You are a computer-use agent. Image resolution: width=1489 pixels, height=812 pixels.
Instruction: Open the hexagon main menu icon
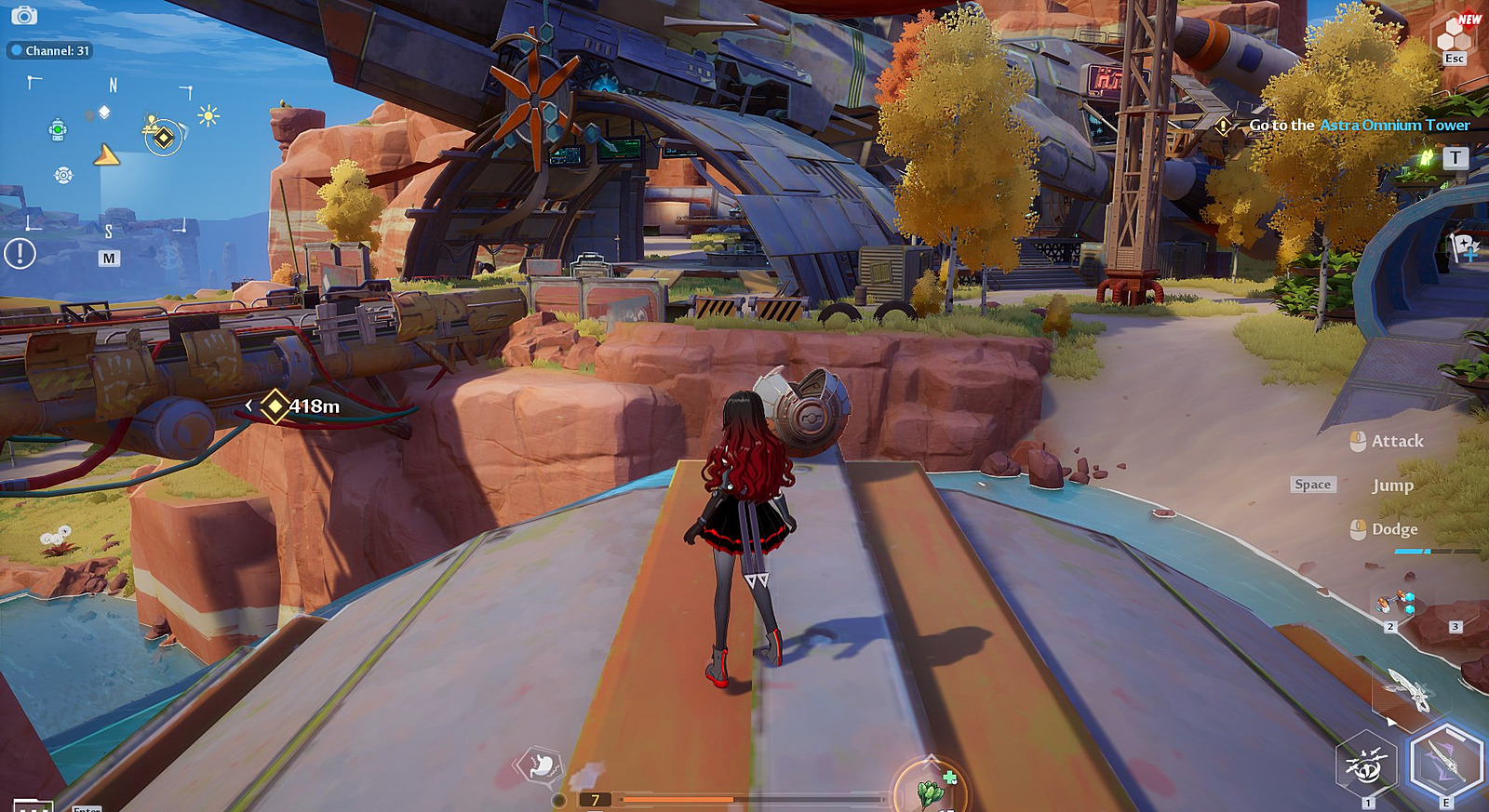click(x=1454, y=37)
